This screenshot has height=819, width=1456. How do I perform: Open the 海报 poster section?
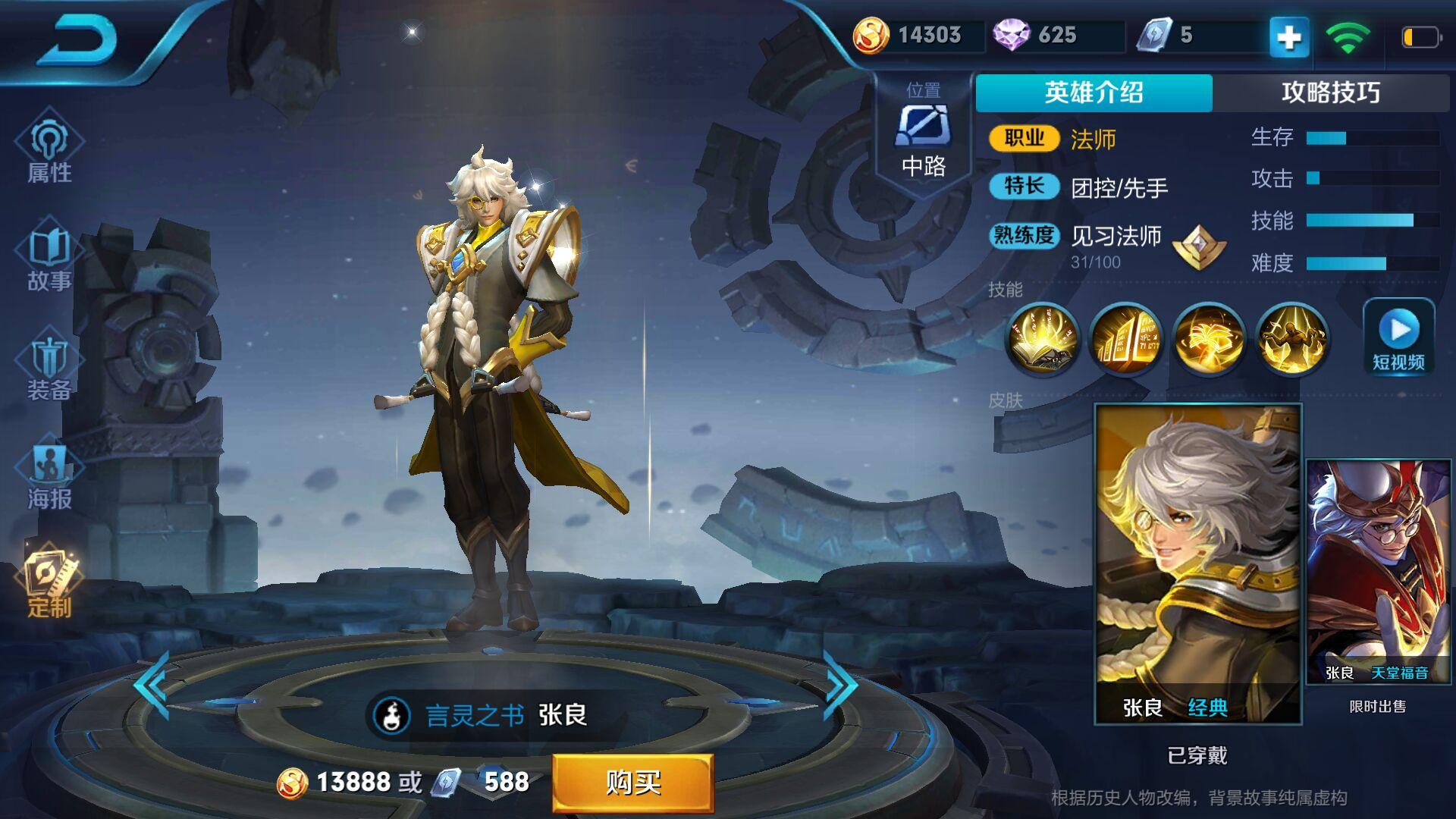tap(49, 476)
